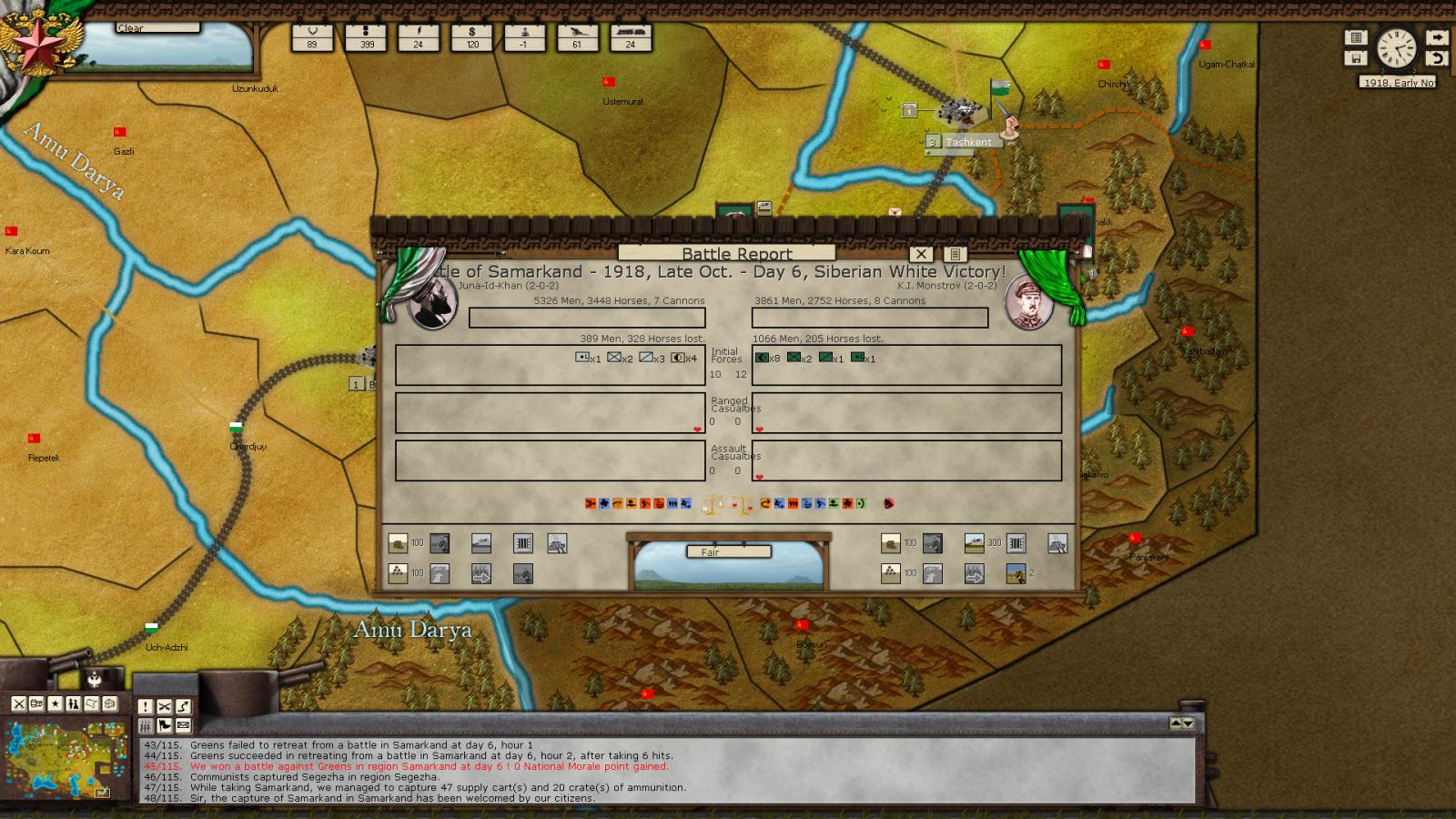Viewport: 1456px width, 819px height.
Task: Filter message log by winding-arrow movement icon
Action: click(x=183, y=706)
